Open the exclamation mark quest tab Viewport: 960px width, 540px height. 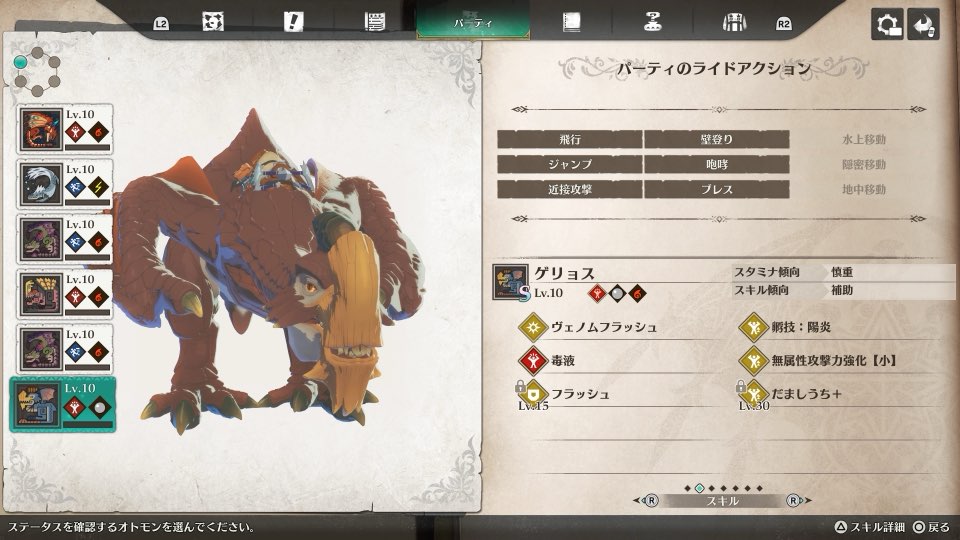(293, 22)
